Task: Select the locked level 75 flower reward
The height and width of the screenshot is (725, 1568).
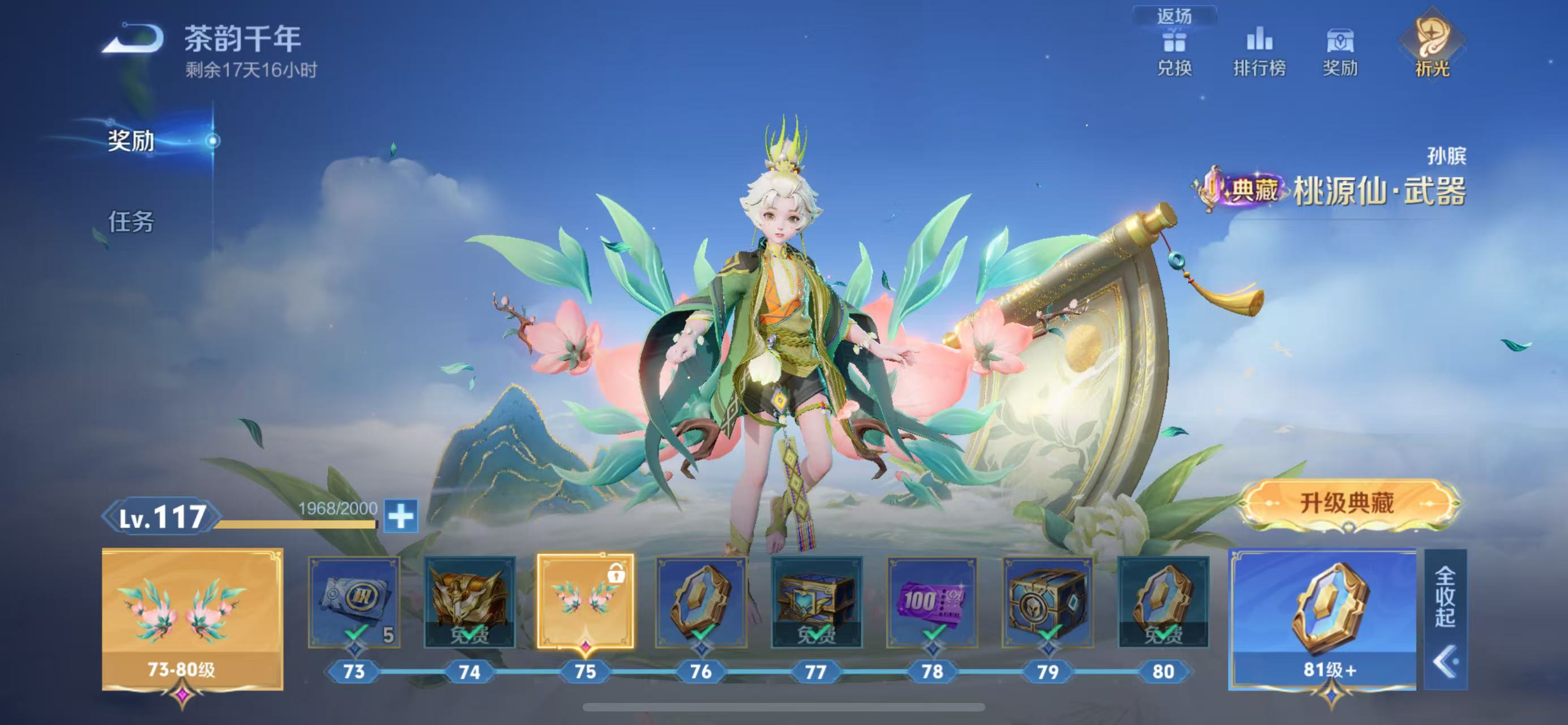Action: (585, 602)
